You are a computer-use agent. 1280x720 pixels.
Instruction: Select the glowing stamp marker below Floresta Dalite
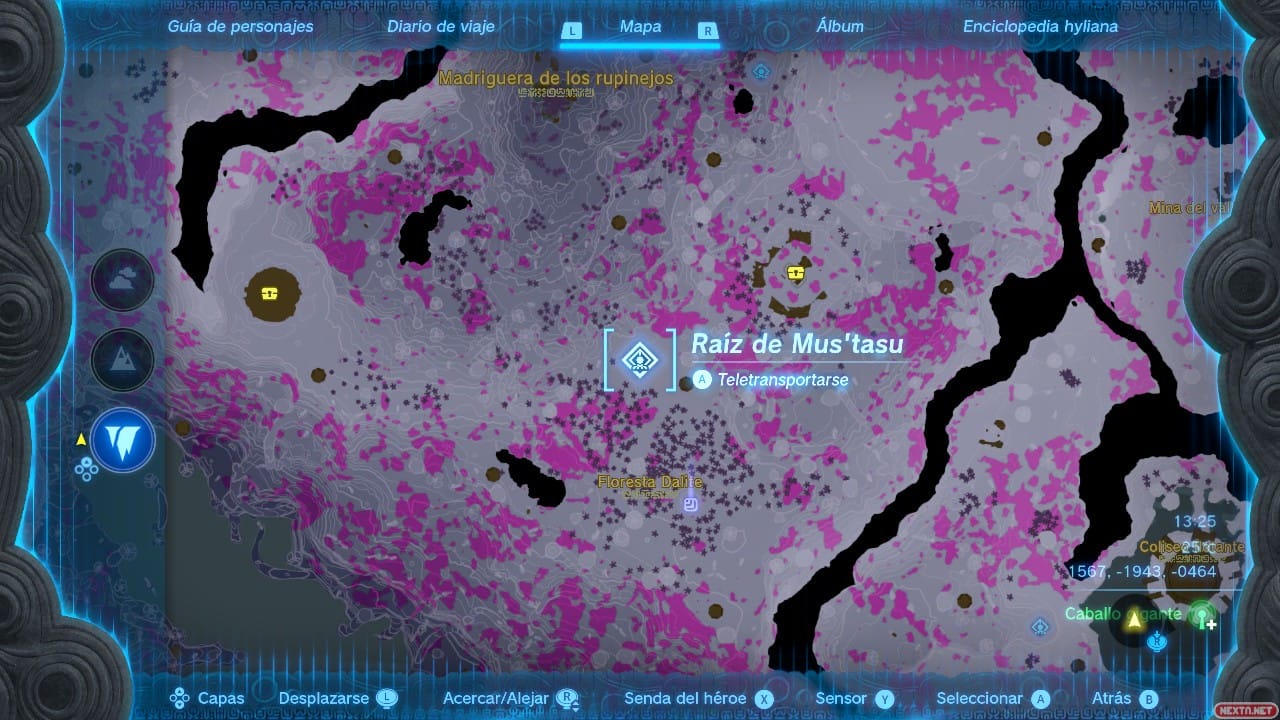[690, 505]
